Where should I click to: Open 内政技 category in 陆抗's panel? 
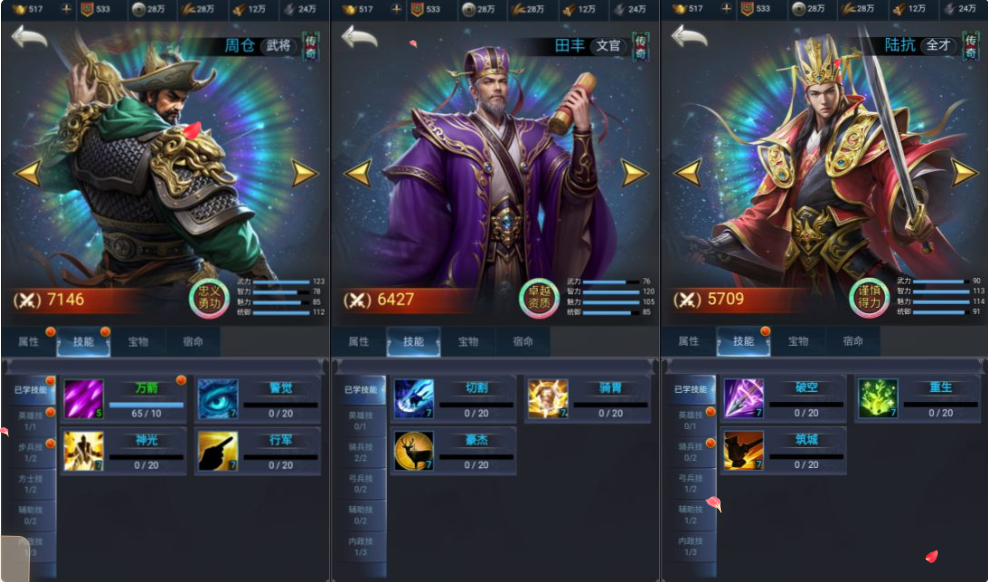pyautogui.click(x=690, y=547)
